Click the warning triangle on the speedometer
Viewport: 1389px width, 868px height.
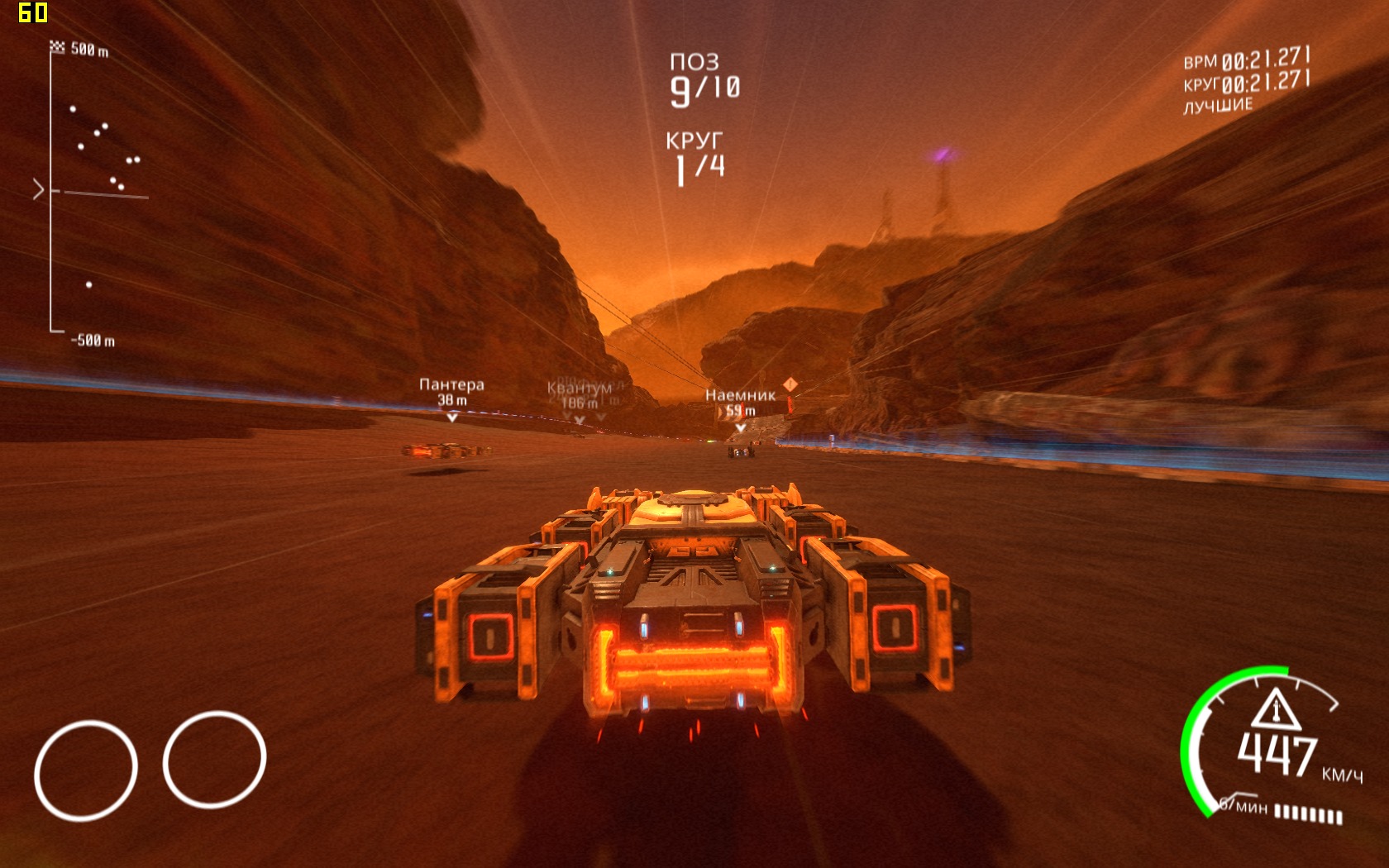pos(1276,709)
